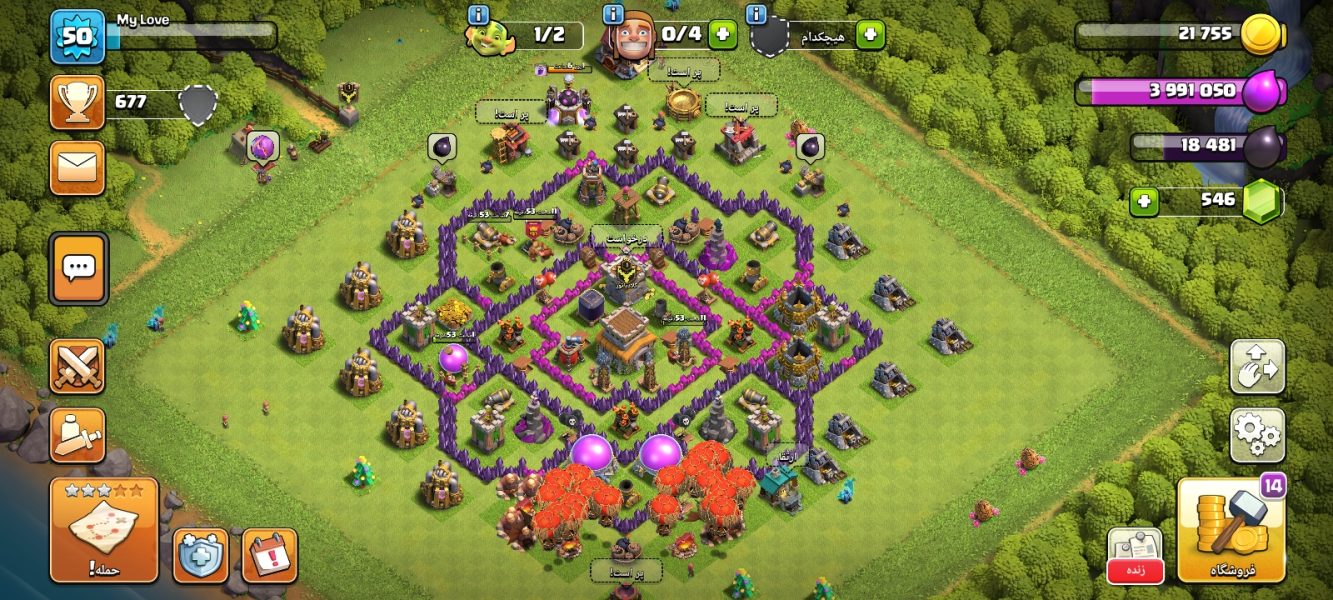Open the chat speech bubble
This screenshot has height=600, width=1333.
[78, 268]
